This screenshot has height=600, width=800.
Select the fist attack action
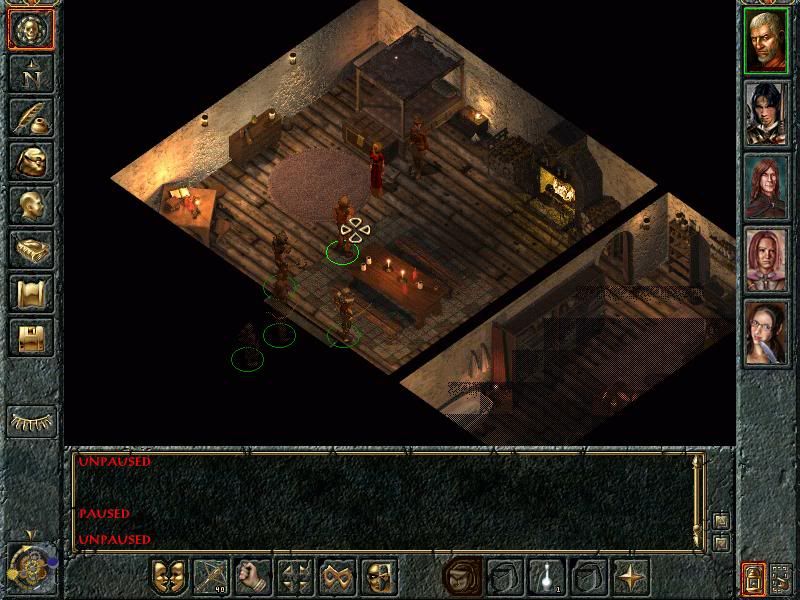pos(254,577)
